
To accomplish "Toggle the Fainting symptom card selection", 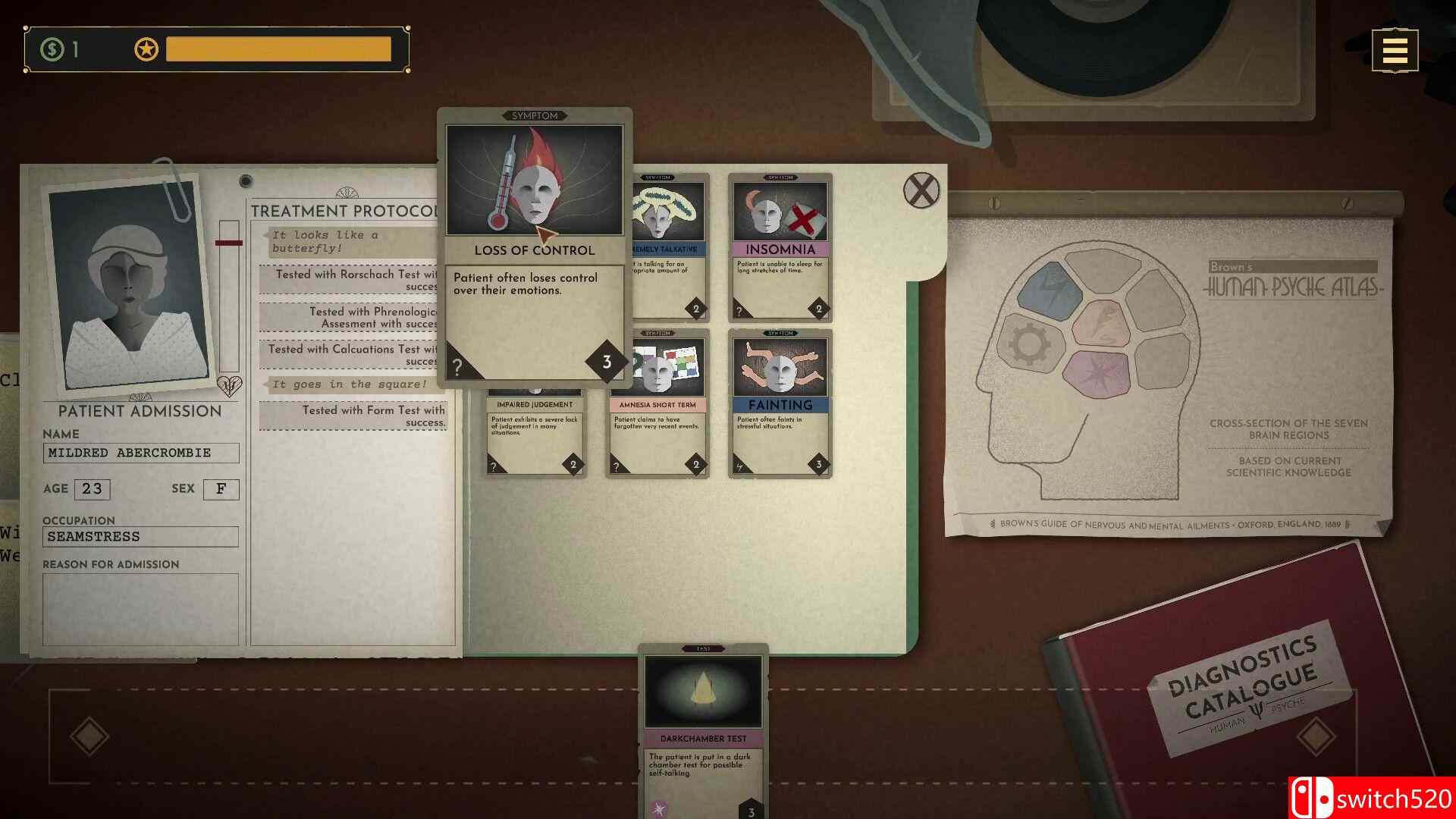I will [x=779, y=404].
